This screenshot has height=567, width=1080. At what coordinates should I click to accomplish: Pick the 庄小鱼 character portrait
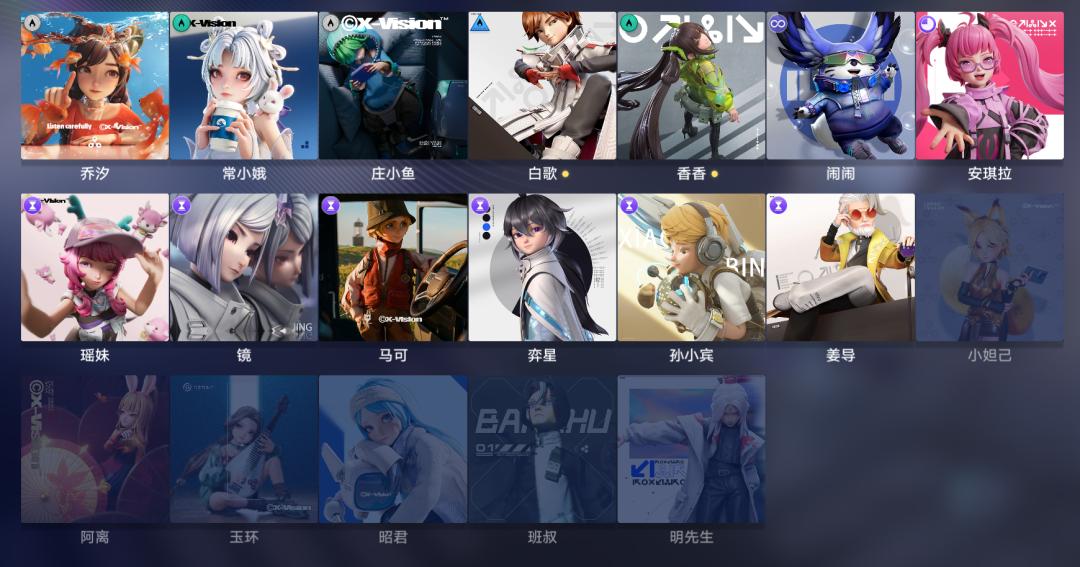pos(393,86)
